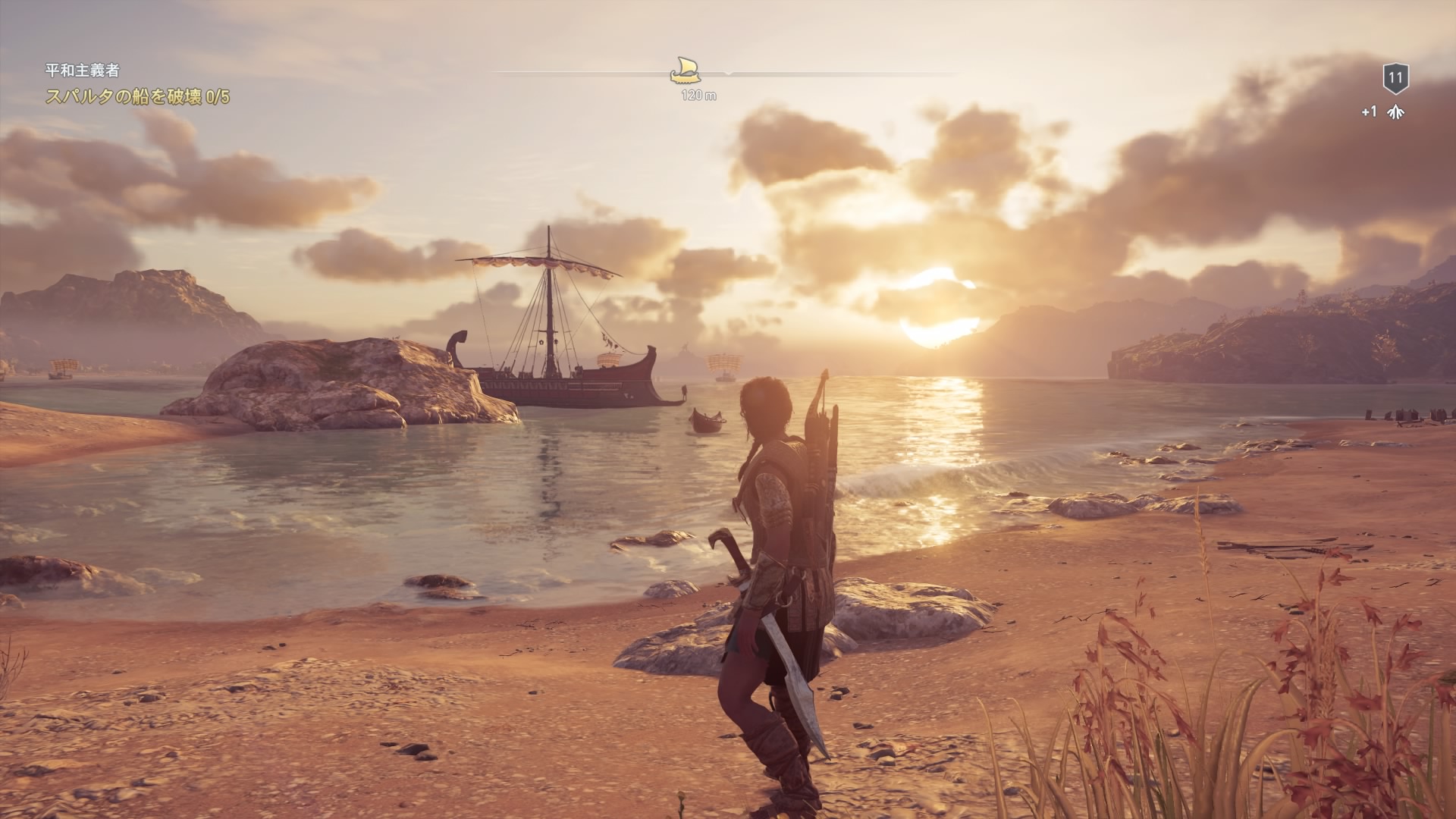
Task: Select the Spartan ship quest objective tracker
Action: click(137, 96)
